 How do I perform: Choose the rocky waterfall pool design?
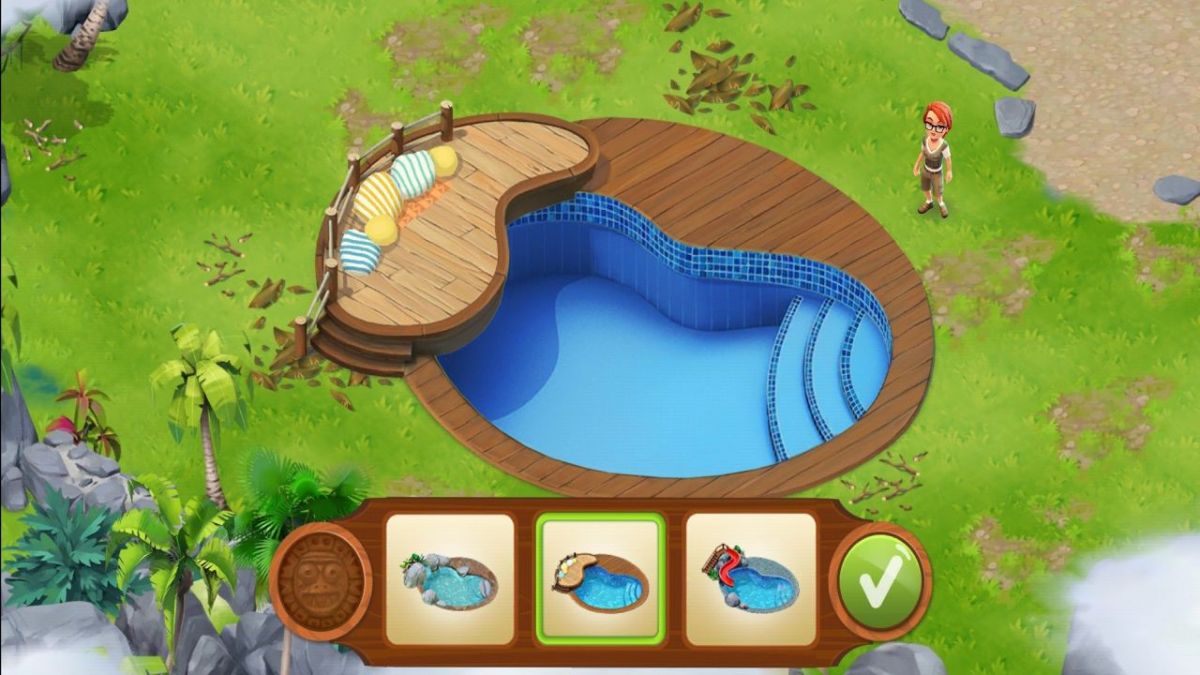click(449, 579)
